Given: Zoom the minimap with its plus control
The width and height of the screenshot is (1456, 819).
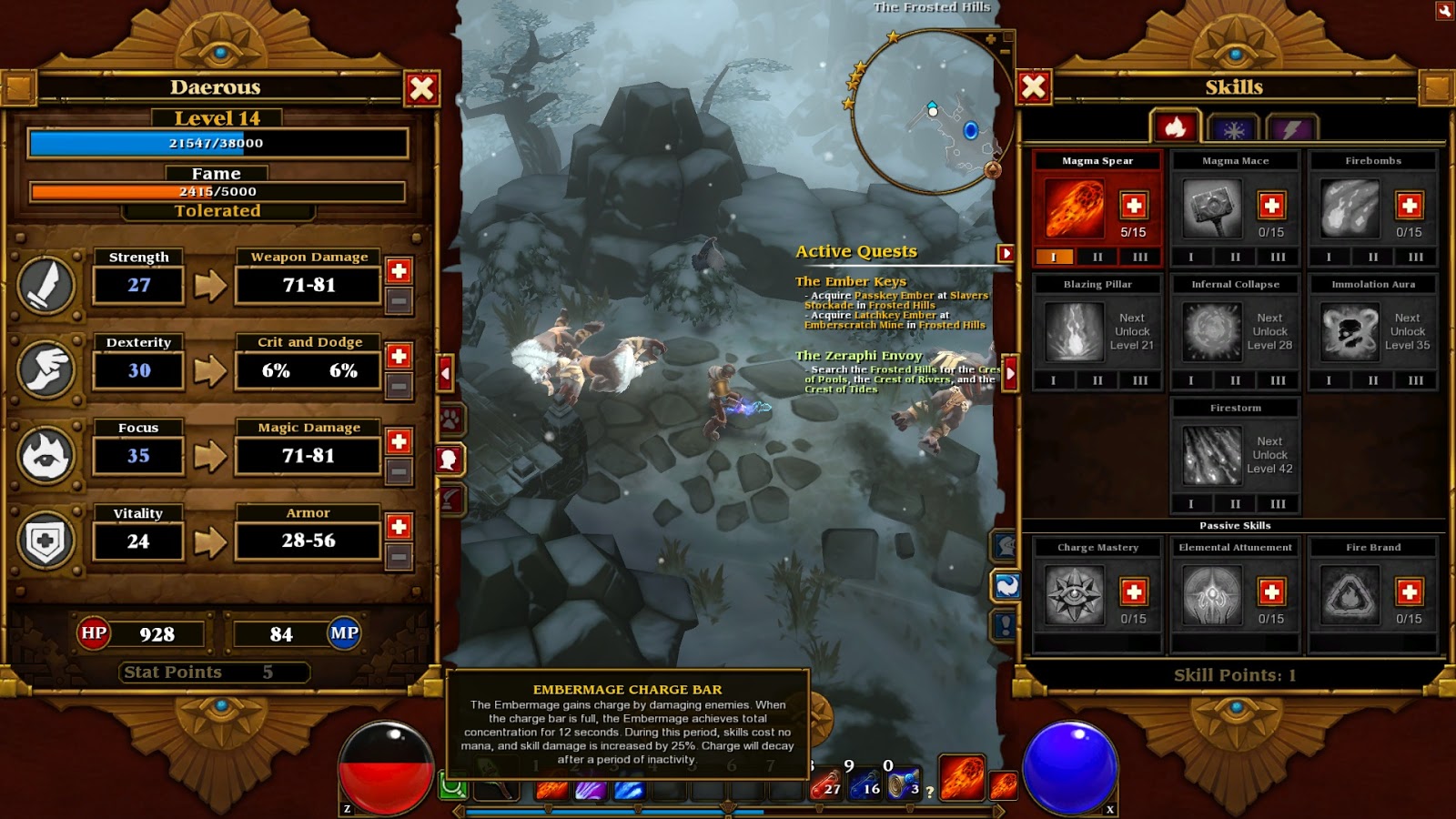Looking at the screenshot, I should (990, 38).
